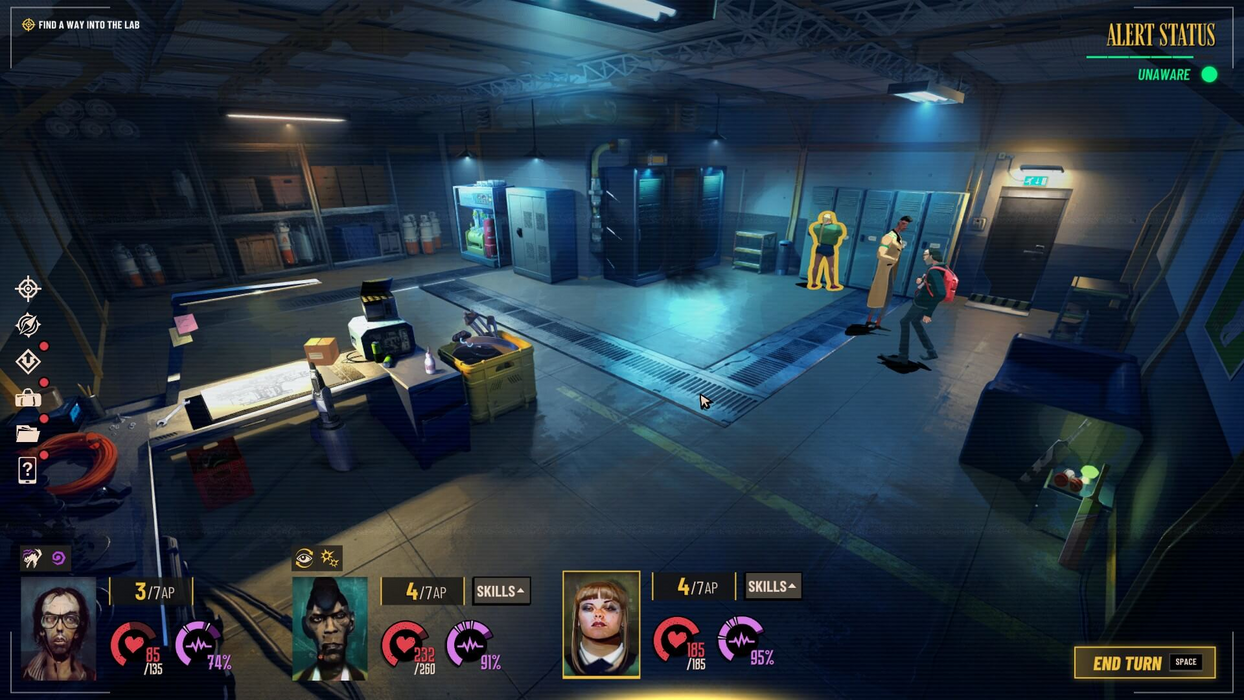Click the diamond up-arrow icon
This screenshot has width=1244, height=700.
[x=28, y=361]
